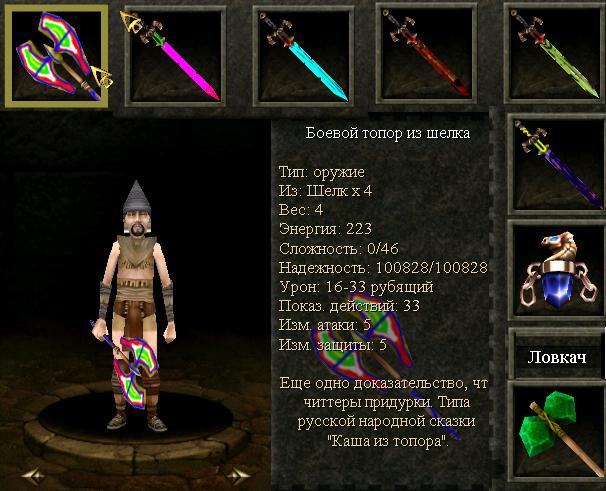This screenshot has height=491, width=606.
Task: Click the Ловкач label button
Action: [557, 357]
